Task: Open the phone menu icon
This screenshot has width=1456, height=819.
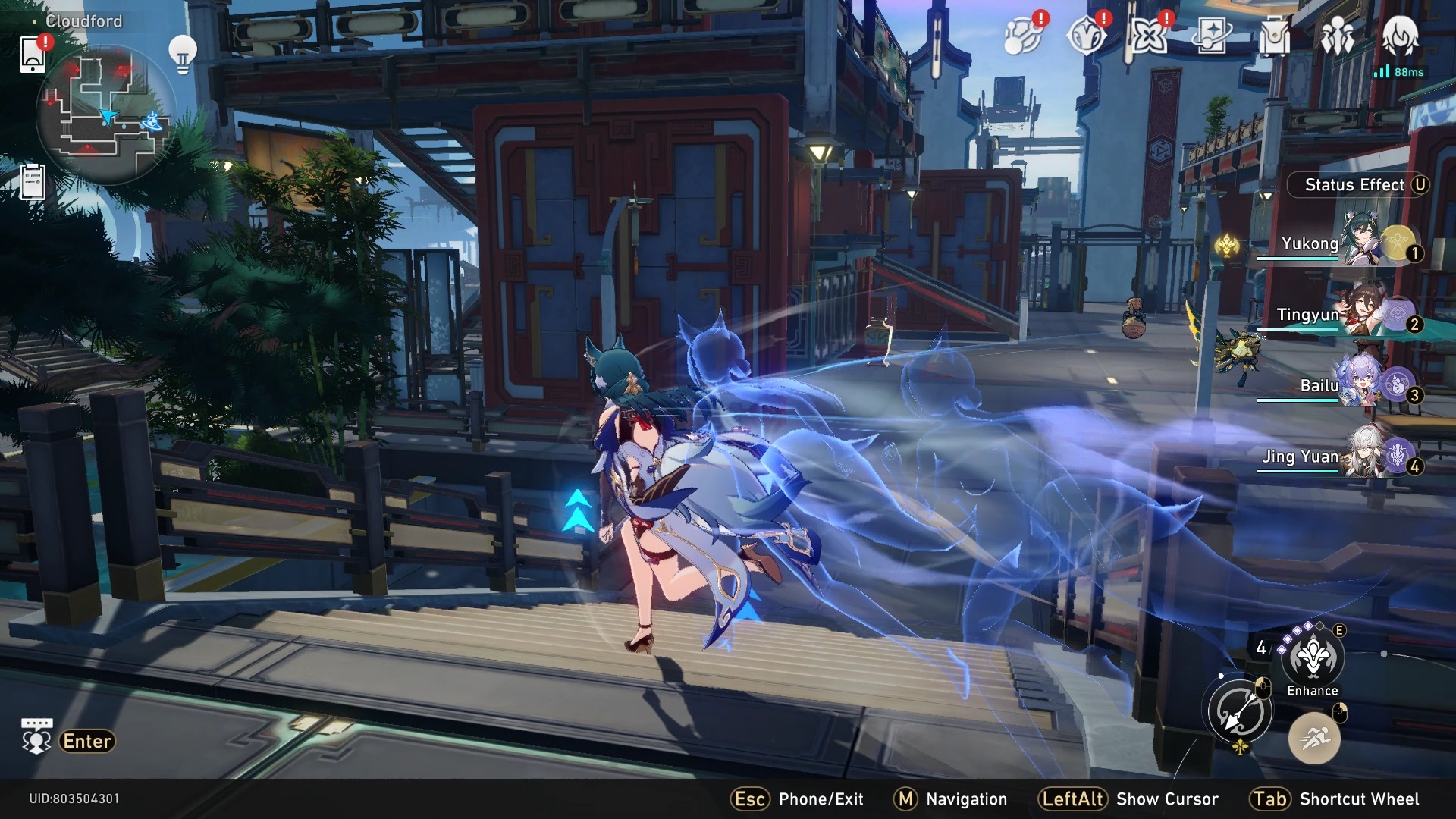Action: [x=33, y=54]
